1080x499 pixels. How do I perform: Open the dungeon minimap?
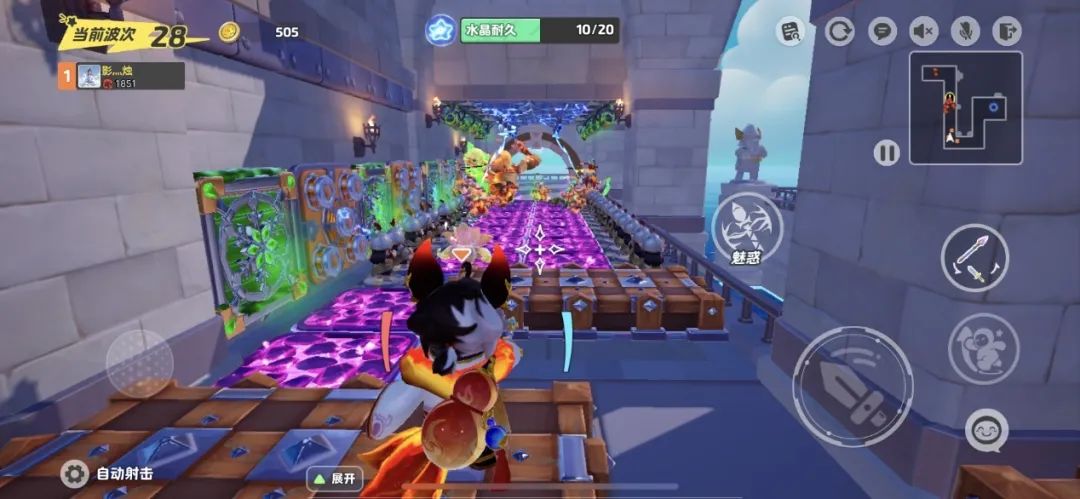coord(965,107)
